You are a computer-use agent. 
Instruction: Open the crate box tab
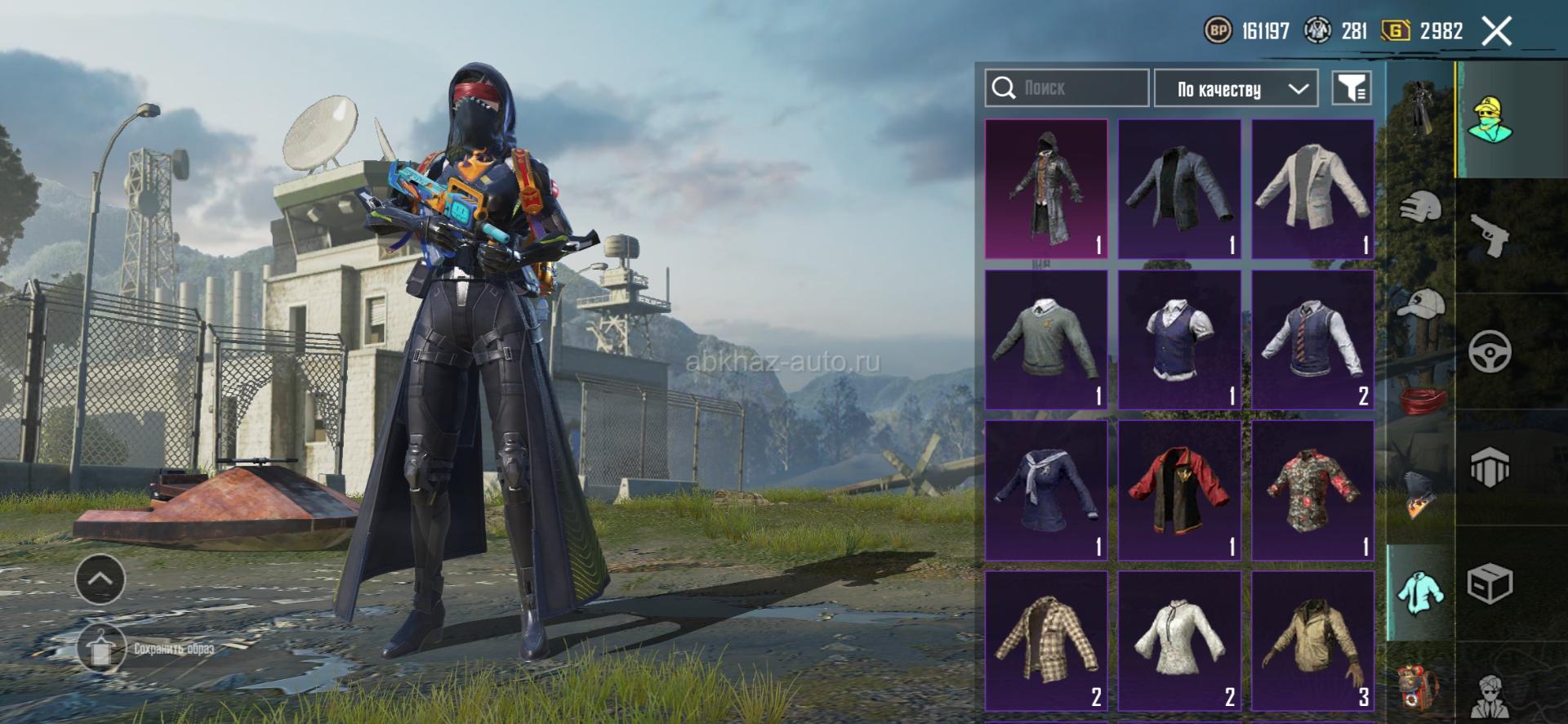tap(1490, 583)
